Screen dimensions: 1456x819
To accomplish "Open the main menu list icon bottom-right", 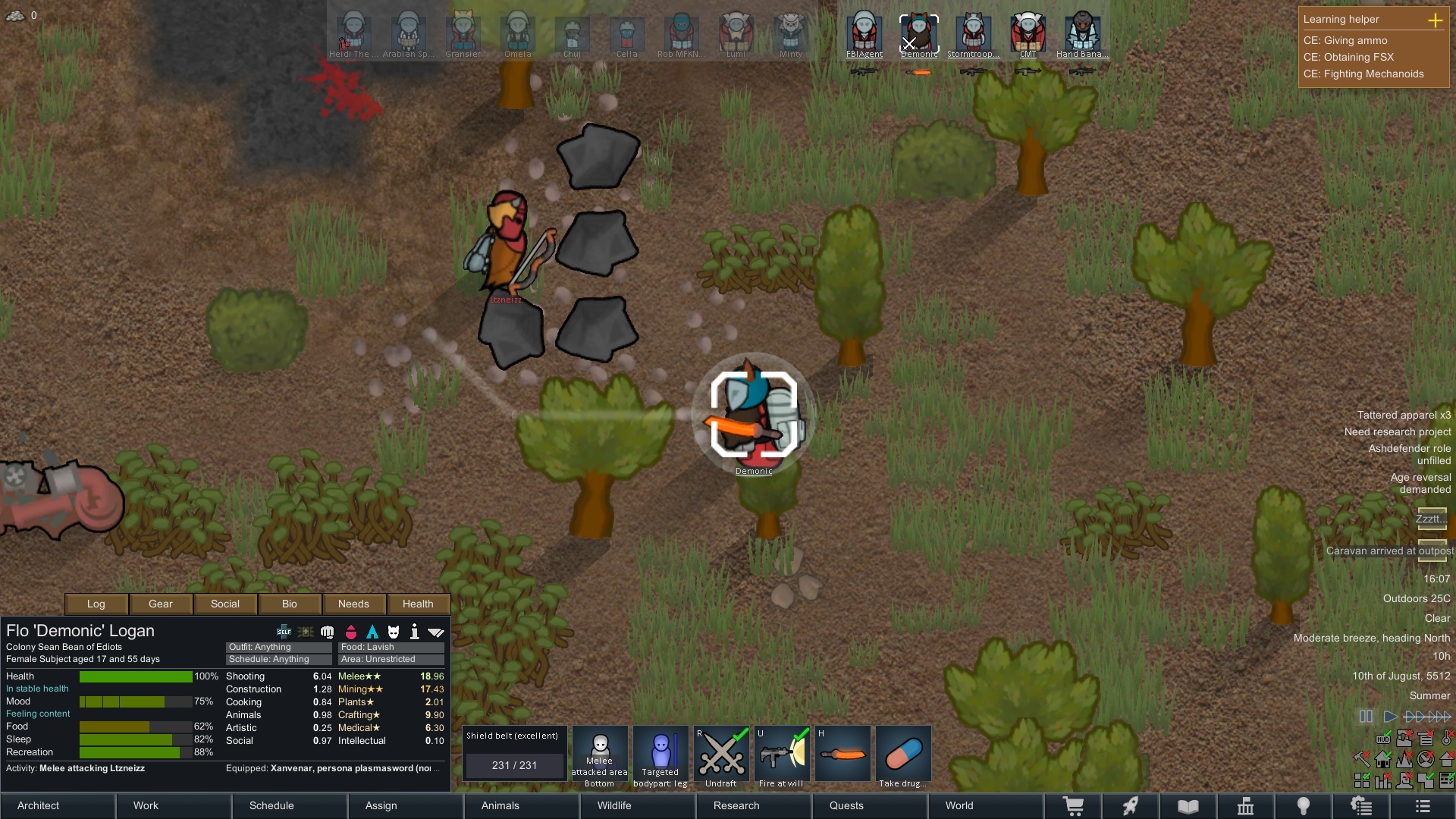I will coord(1424,805).
